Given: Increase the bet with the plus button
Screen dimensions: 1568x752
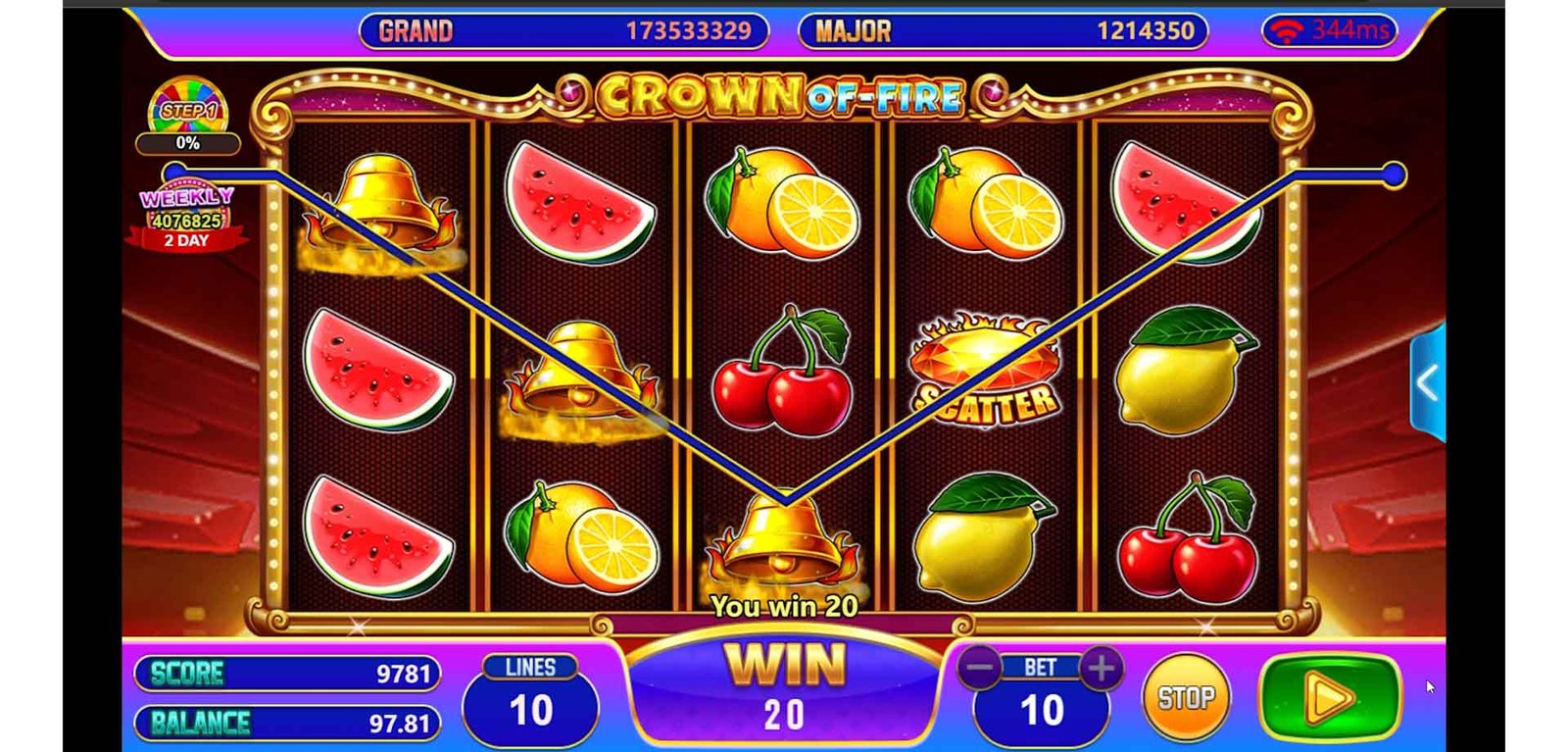Looking at the screenshot, I should pos(1102,669).
